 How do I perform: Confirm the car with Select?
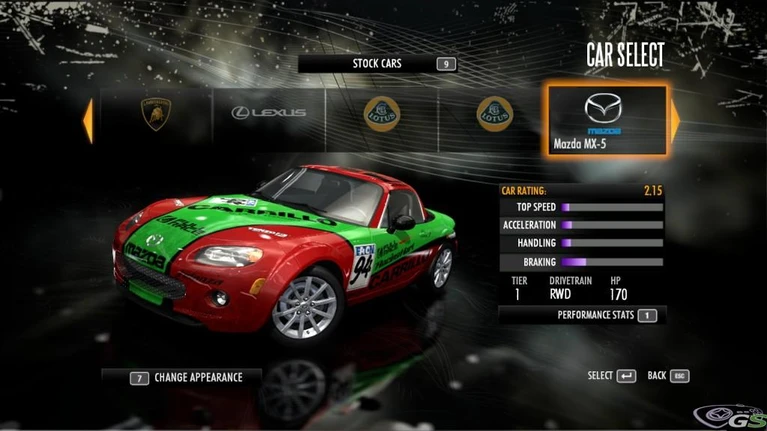[x=612, y=376]
